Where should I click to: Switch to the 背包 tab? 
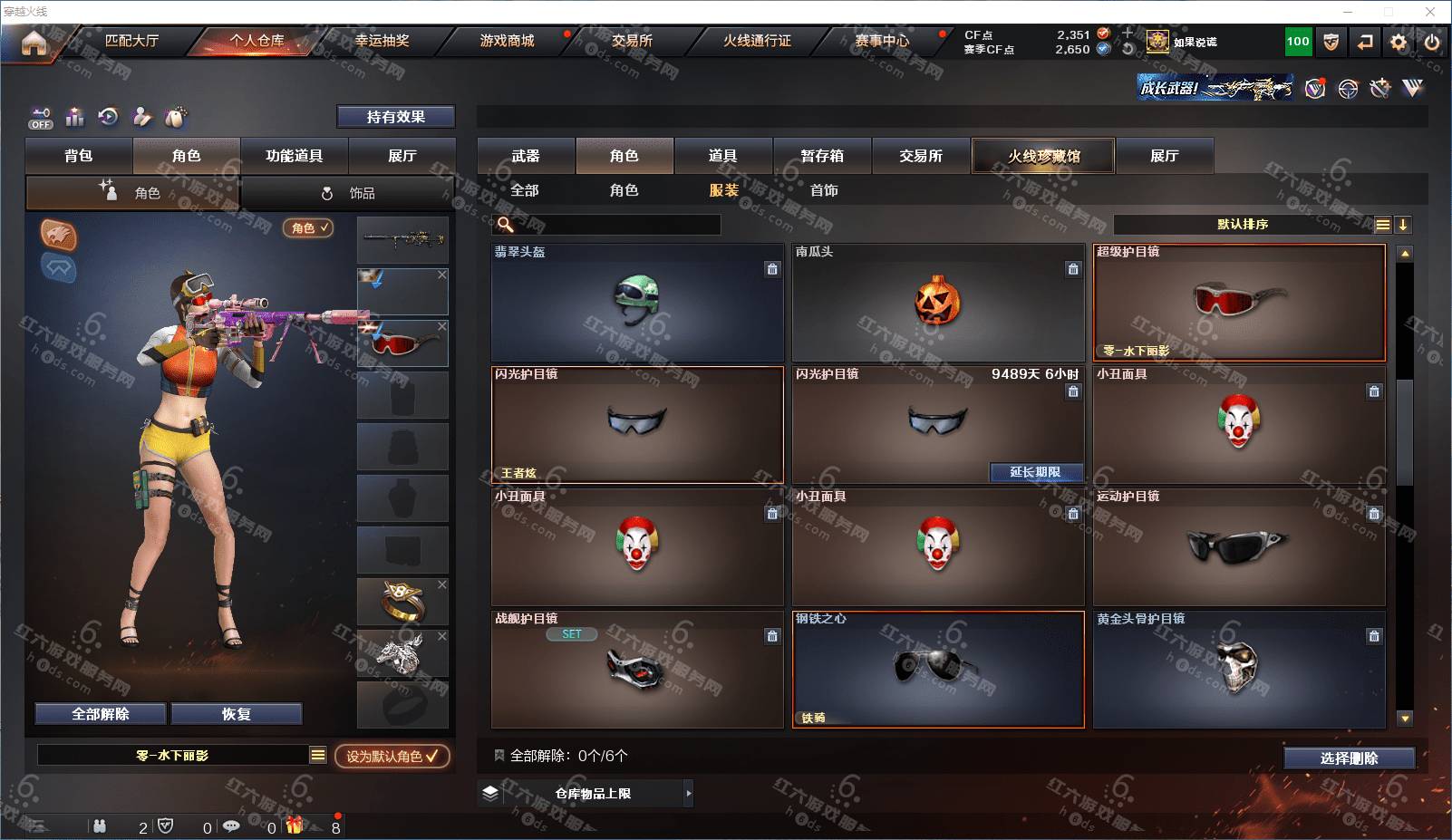coord(79,156)
